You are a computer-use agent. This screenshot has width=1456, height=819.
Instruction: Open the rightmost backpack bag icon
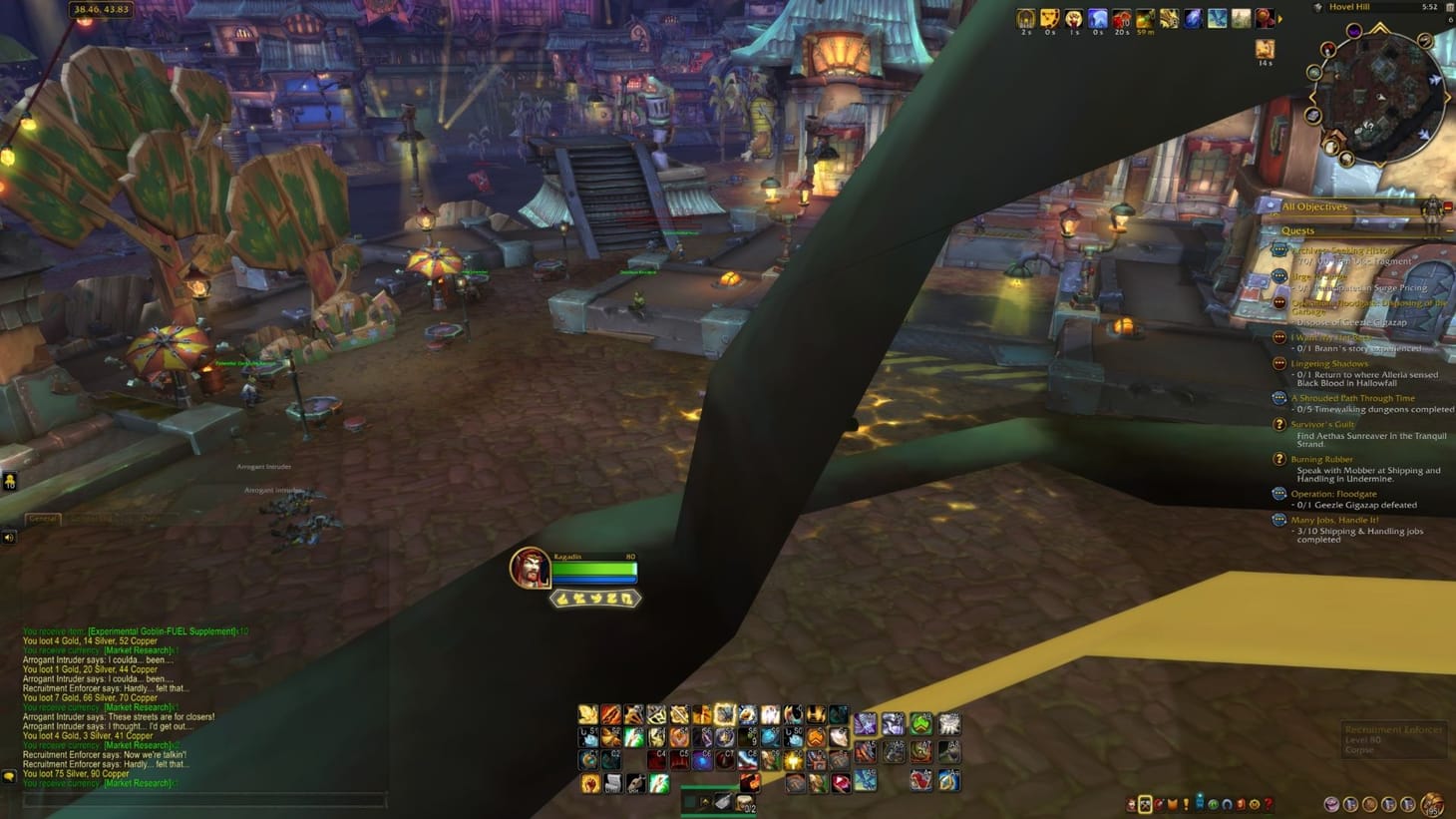tap(1432, 802)
